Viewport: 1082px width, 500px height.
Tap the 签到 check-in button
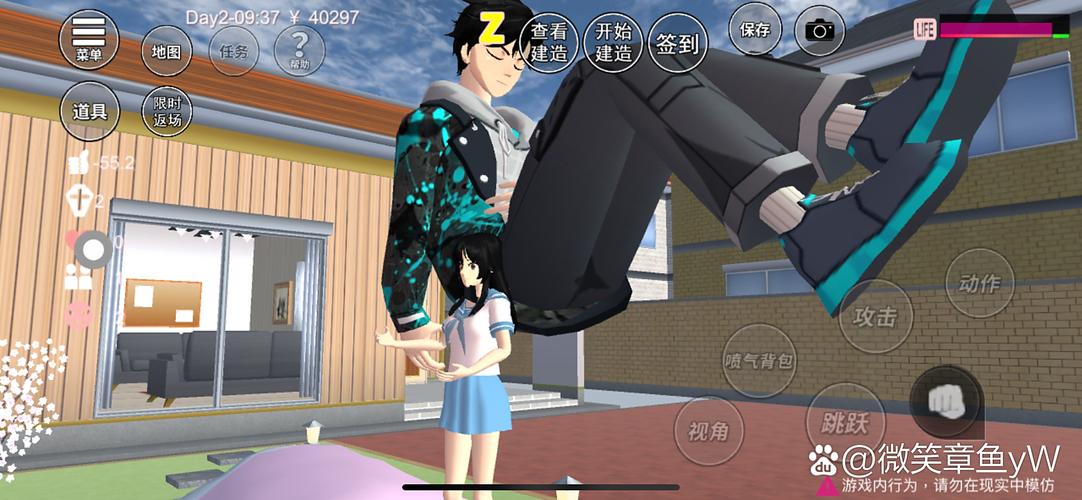pos(677,44)
